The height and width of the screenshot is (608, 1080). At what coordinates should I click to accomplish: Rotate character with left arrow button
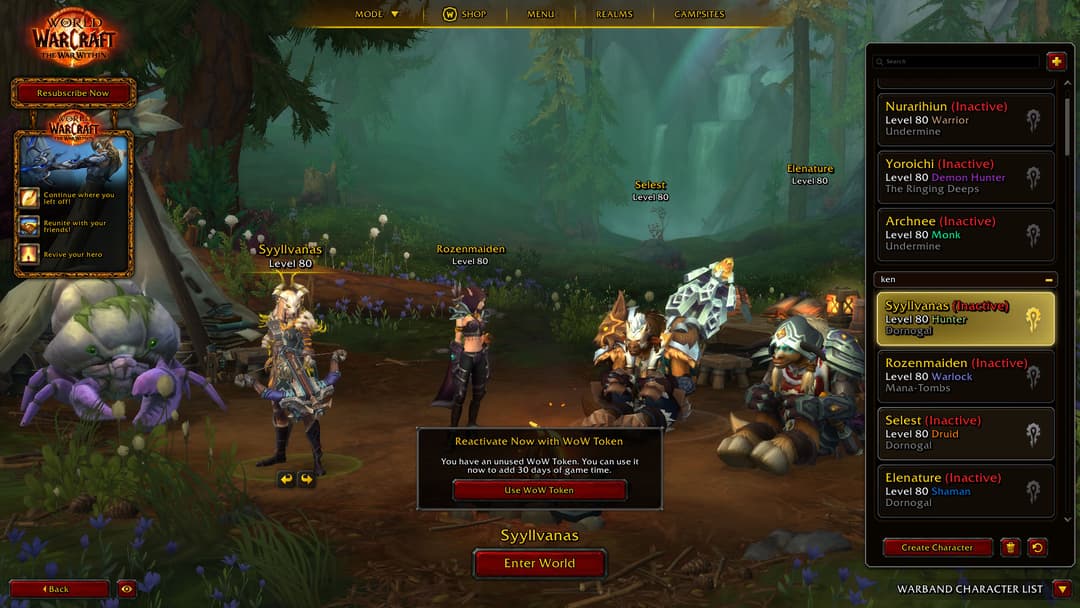[287, 479]
